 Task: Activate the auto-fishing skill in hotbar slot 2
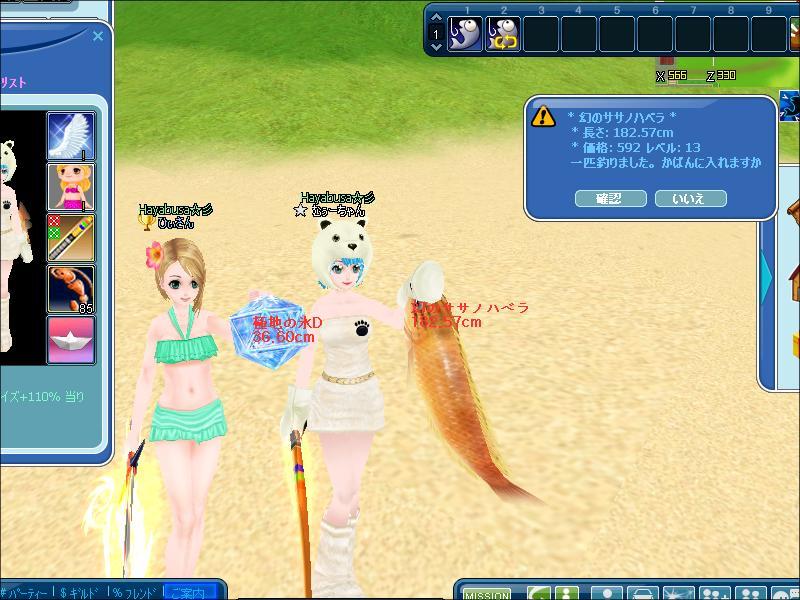pos(503,34)
